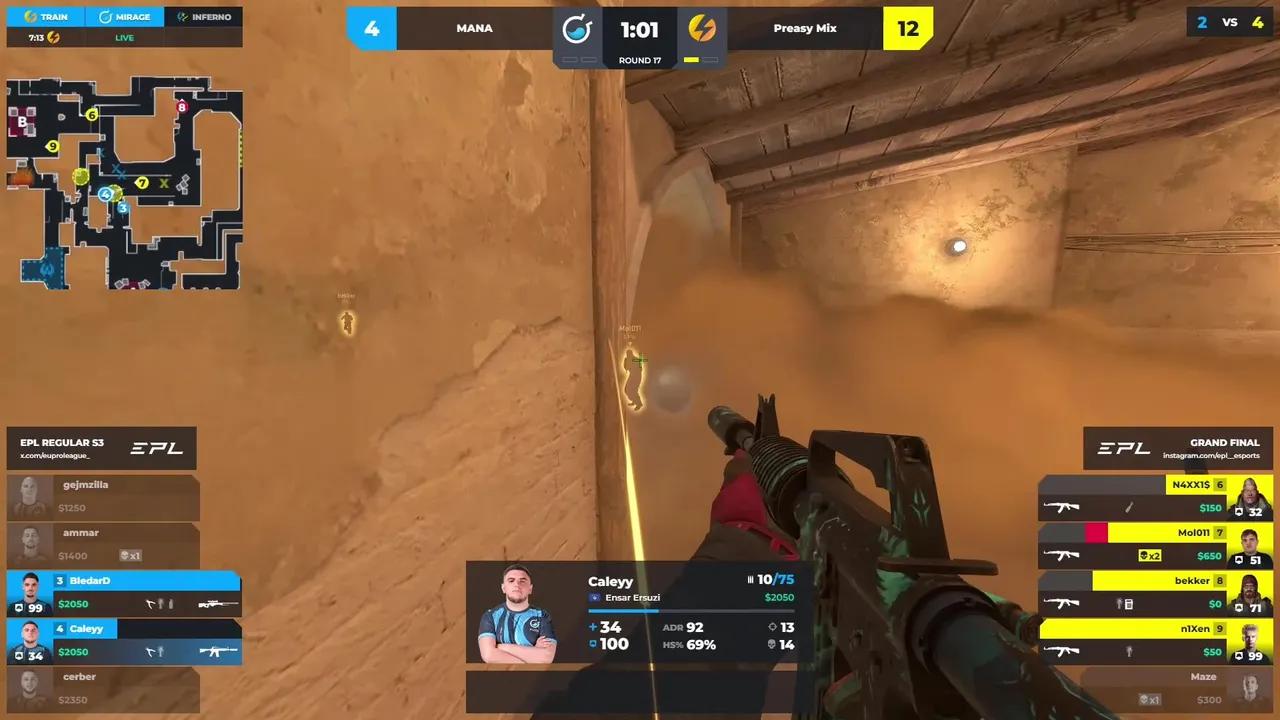Click the round progress bar under Preasy Mix score
The height and width of the screenshot is (720, 1280).
click(700, 60)
